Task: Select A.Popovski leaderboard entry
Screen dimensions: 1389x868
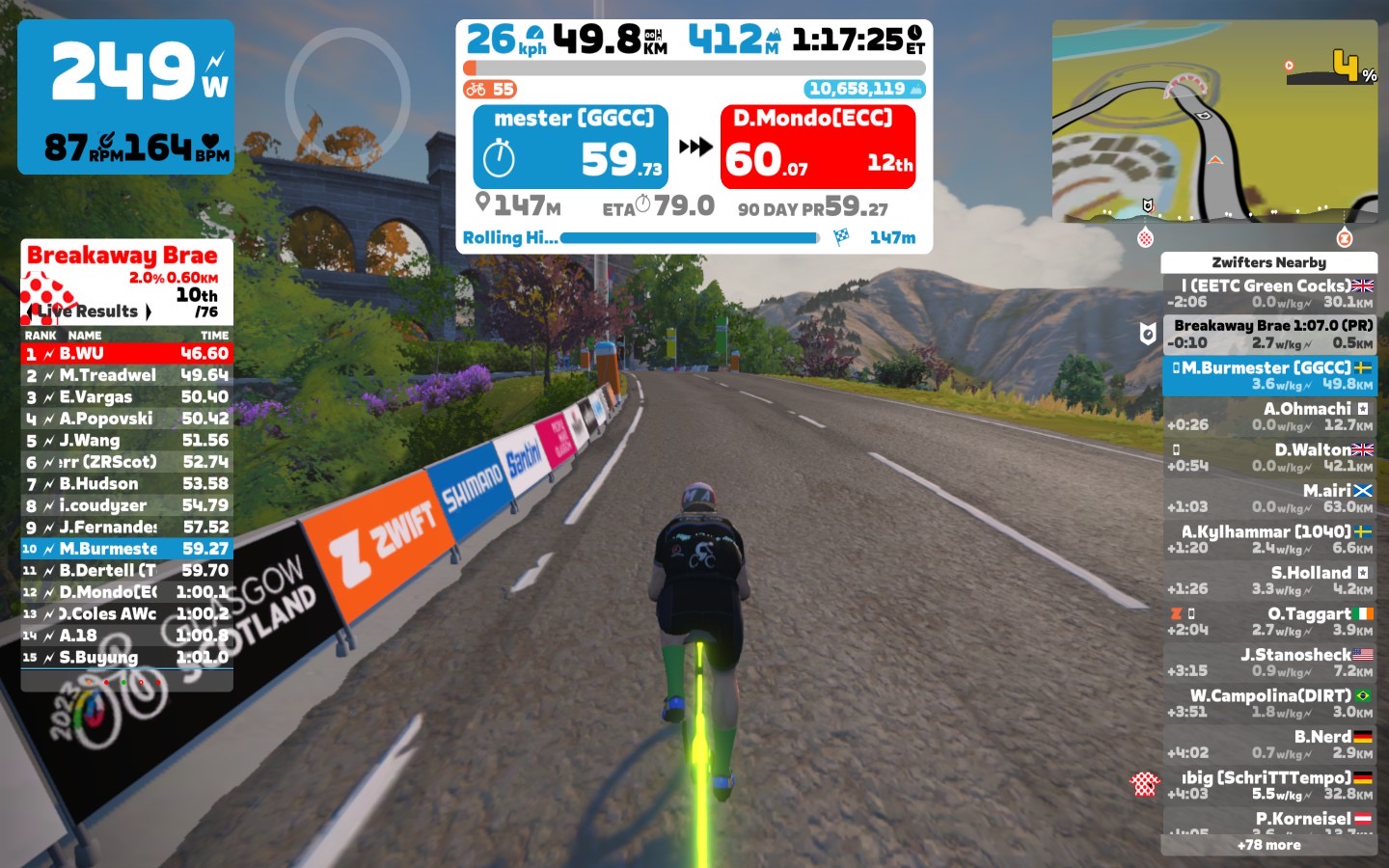Action: tap(126, 419)
